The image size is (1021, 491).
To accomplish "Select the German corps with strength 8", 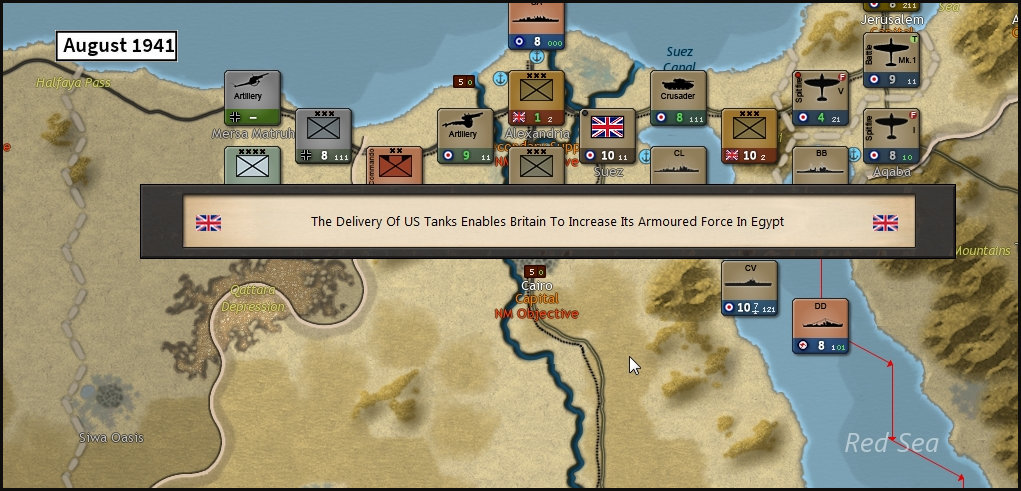I will tap(324, 135).
